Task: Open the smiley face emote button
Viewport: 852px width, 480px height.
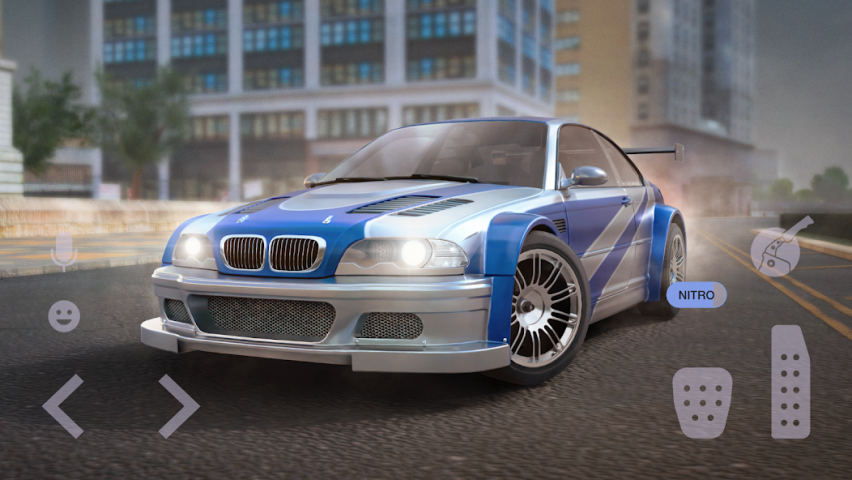Action: (64, 316)
